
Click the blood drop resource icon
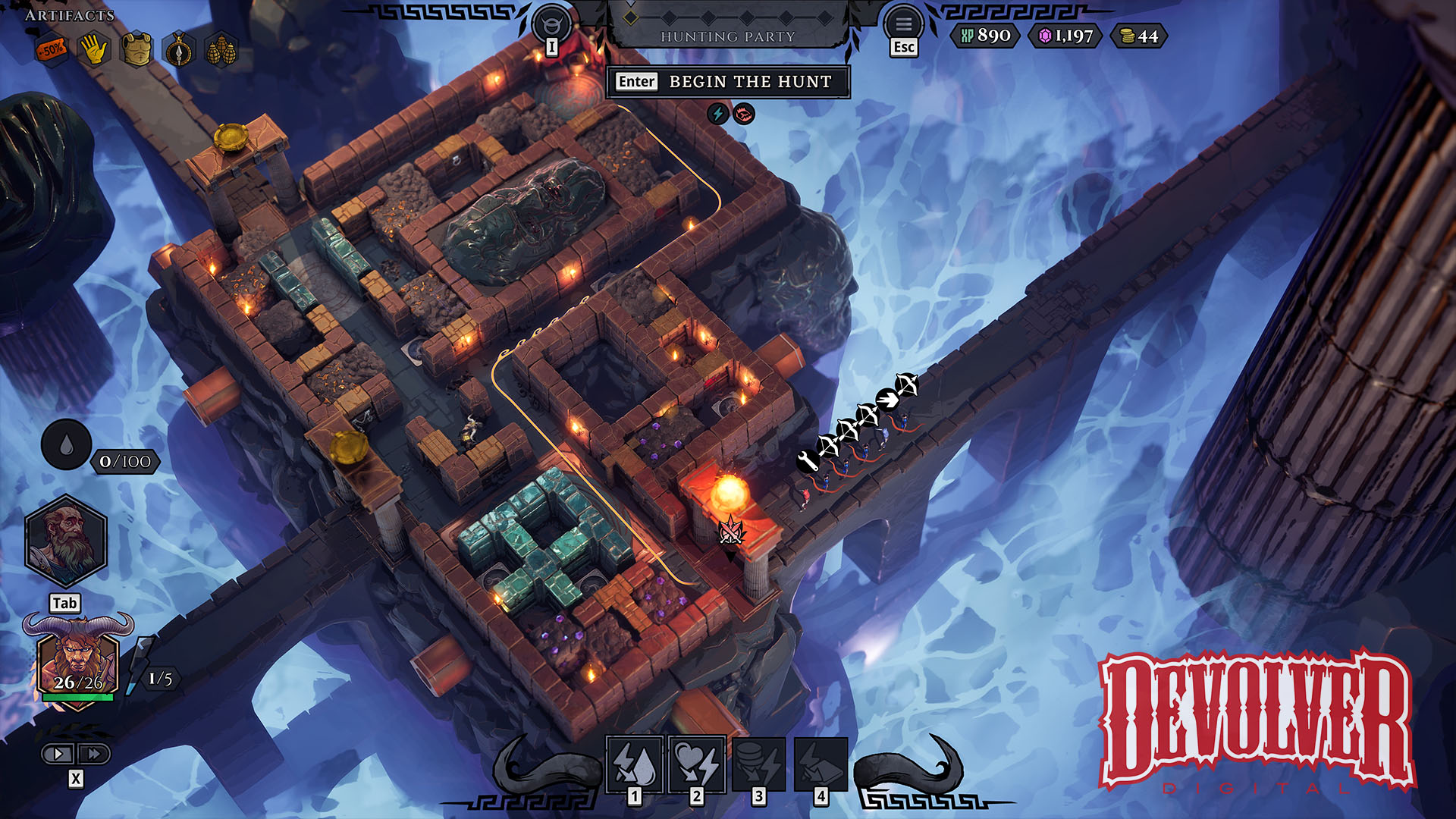(67, 445)
